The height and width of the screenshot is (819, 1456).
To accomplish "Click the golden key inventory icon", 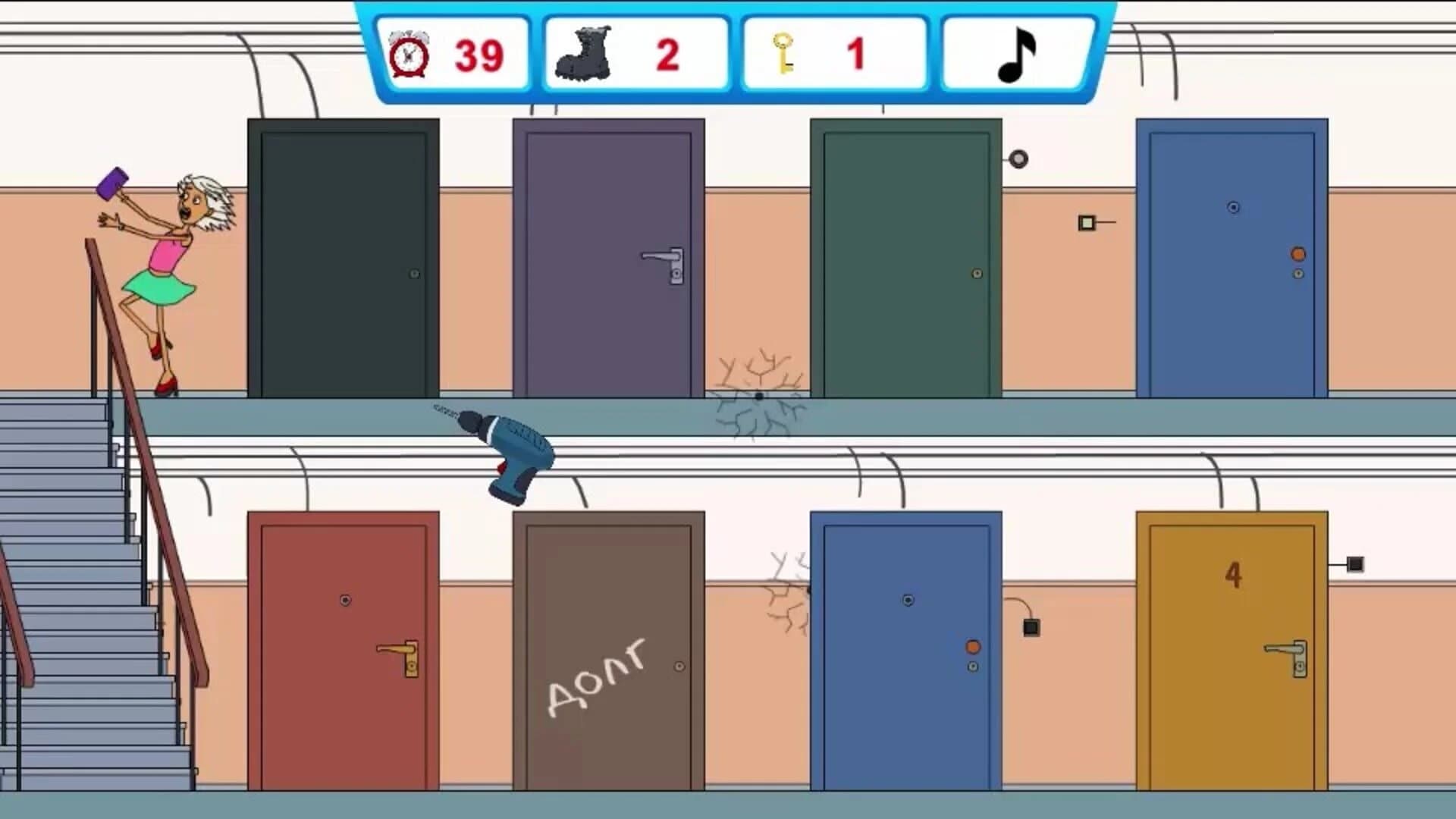I will tap(783, 53).
